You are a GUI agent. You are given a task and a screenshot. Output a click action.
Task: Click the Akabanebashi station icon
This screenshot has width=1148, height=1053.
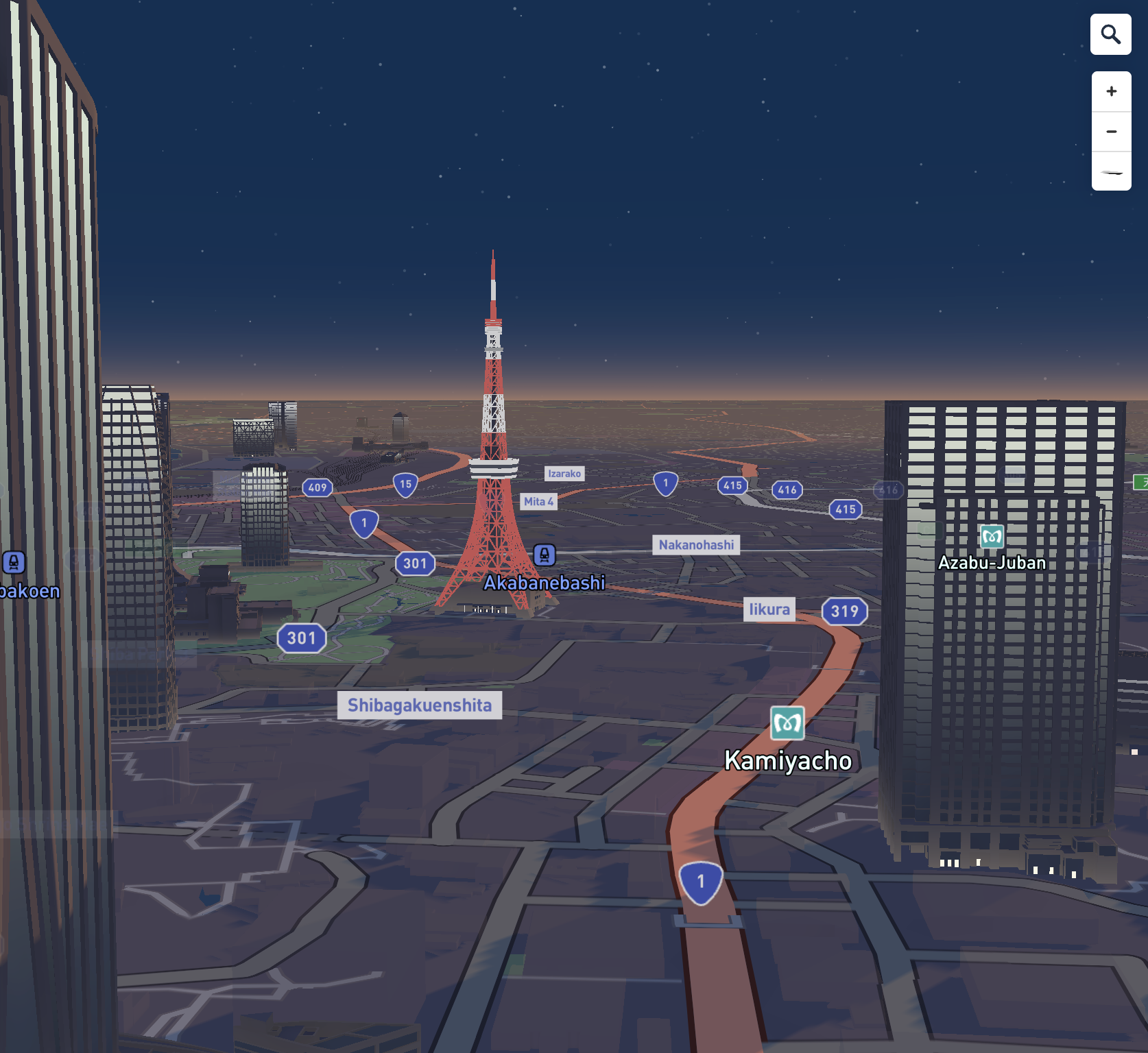[545, 555]
